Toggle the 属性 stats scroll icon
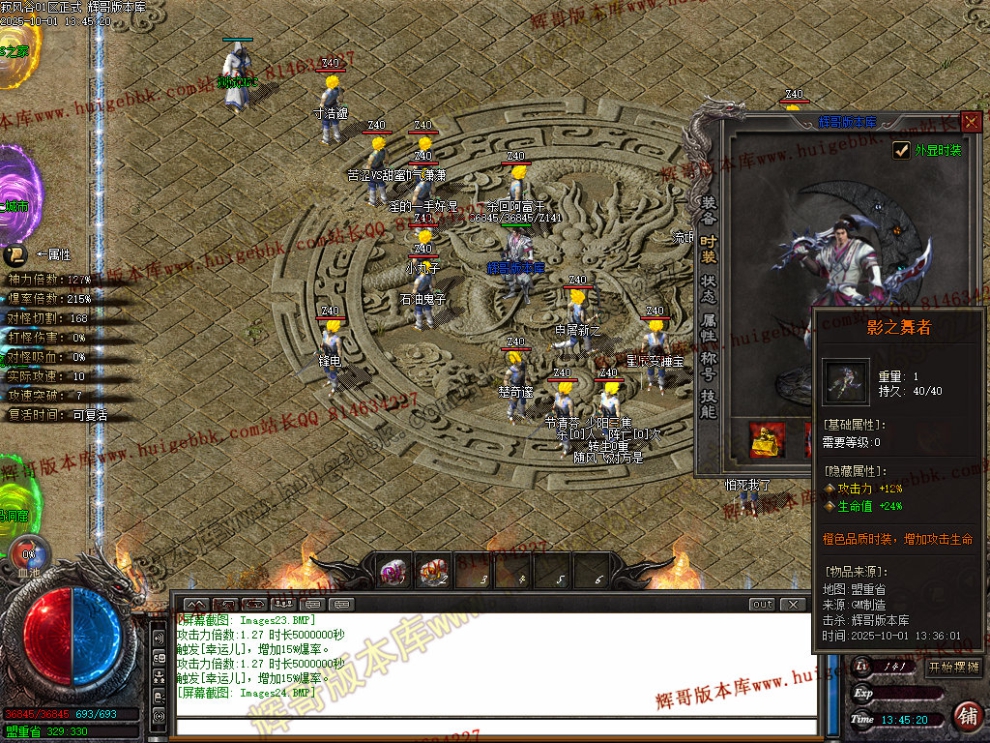This screenshot has width=990, height=743. pyautogui.click(x=15, y=255)
